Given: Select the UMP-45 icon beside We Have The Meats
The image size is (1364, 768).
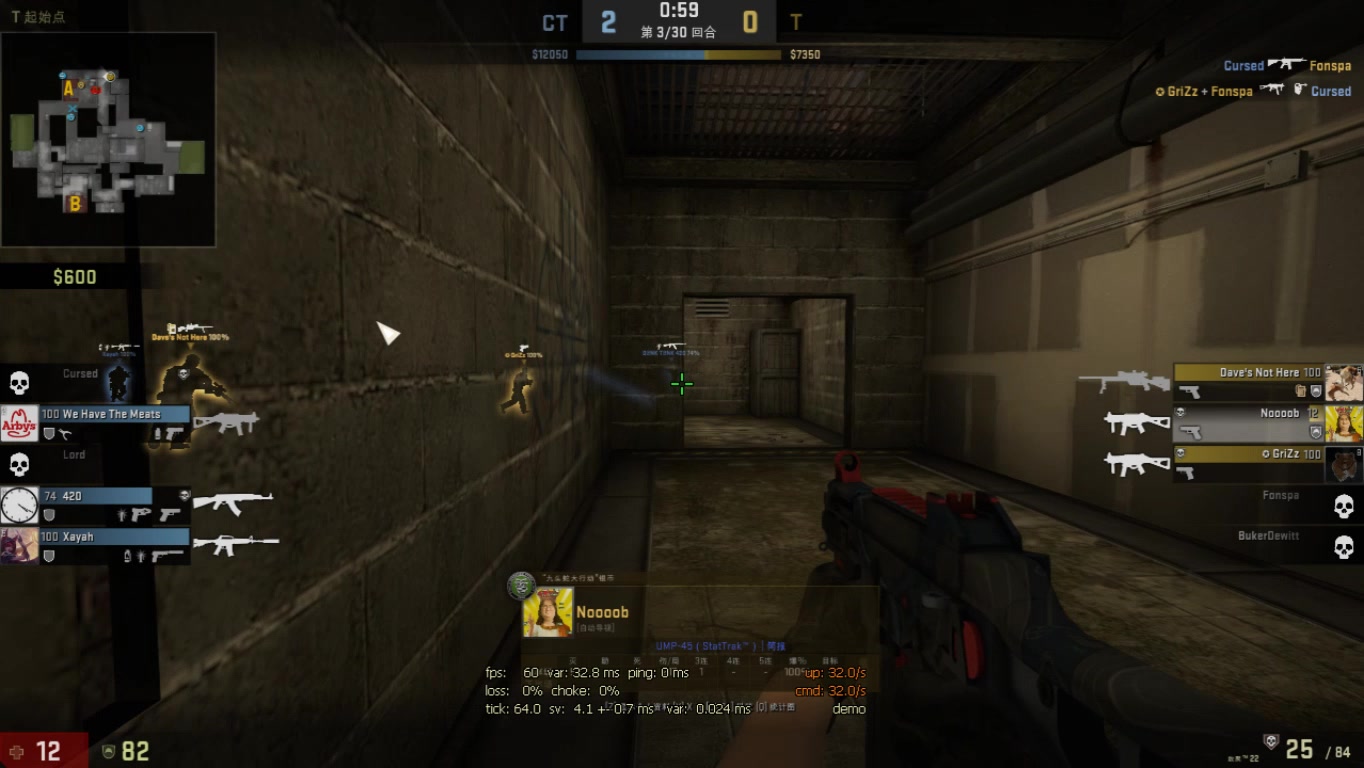Looking at the screenshot, I should (227, 423).
